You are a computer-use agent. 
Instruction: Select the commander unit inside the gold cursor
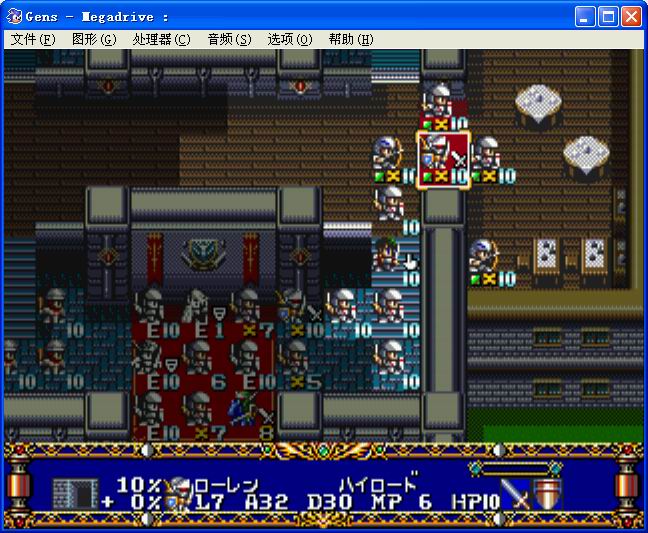(442, 158)
